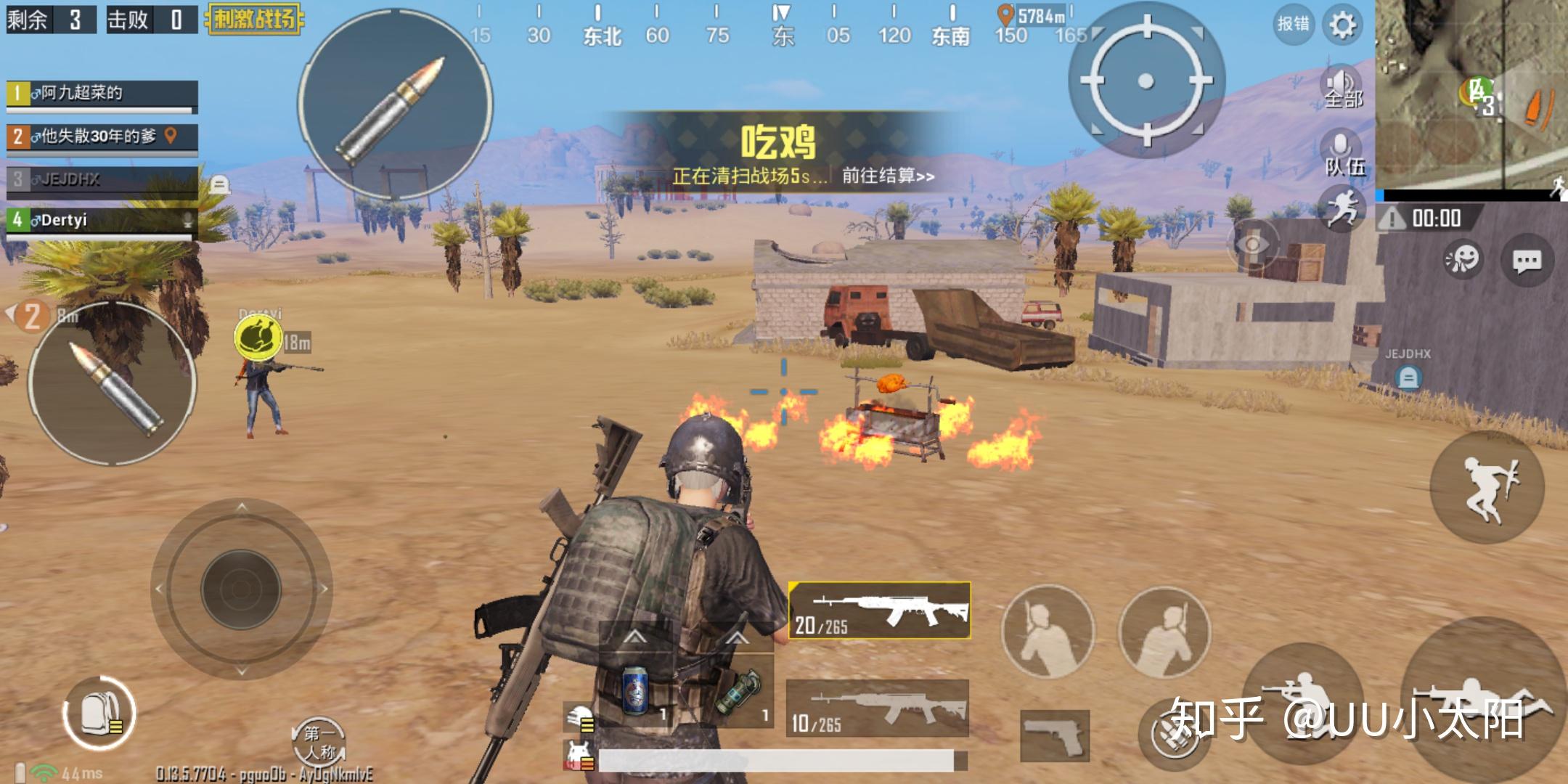The width and height of the screenshot is (1568, 784).
Task: Go to results via 前往结算
Action: click(888, 176)
